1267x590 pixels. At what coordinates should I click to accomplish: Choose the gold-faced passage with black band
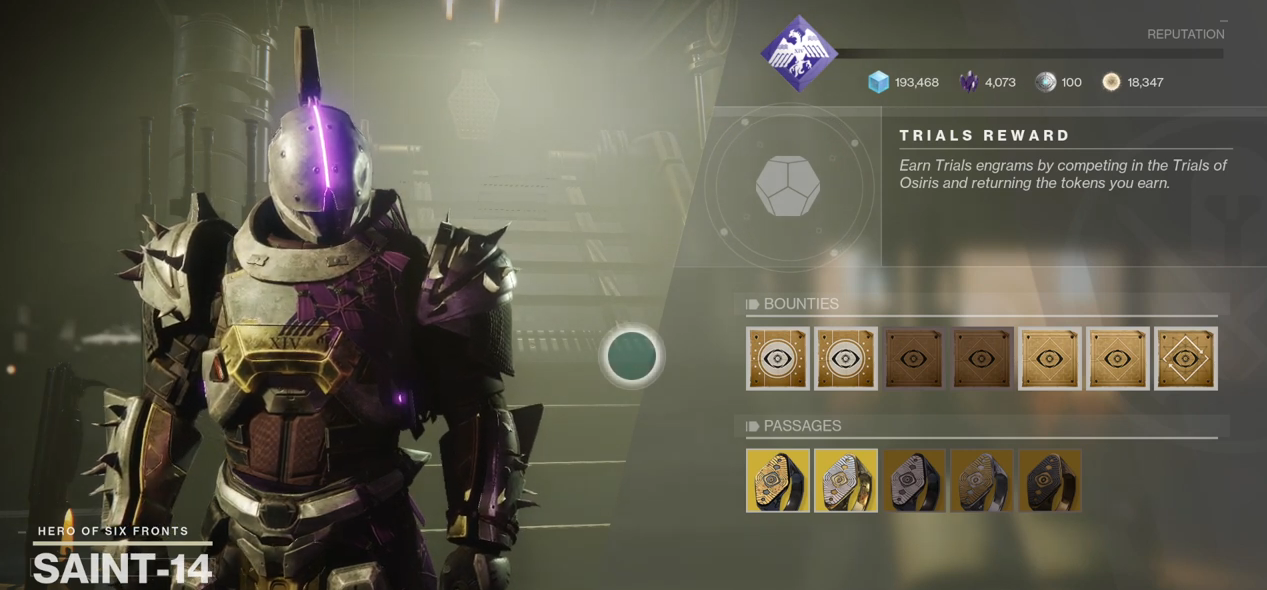(x=778, y=481)
